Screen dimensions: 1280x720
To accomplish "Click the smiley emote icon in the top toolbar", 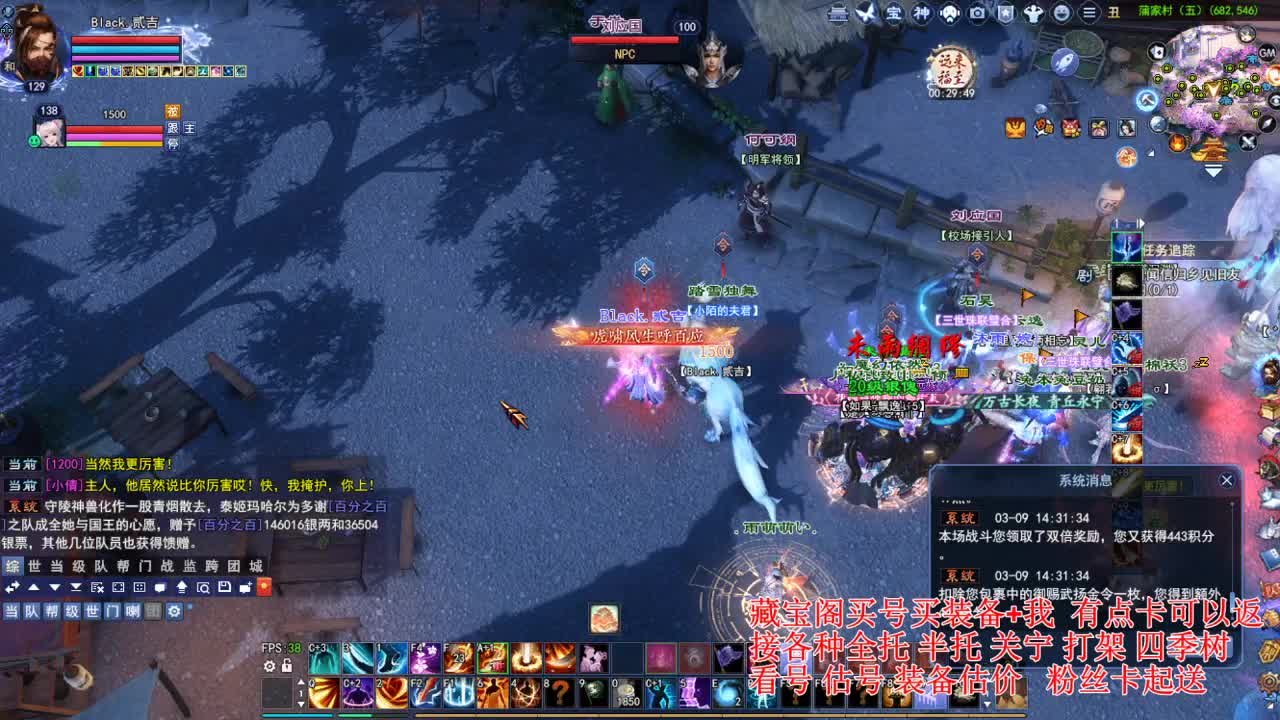I will point(1061,13).
